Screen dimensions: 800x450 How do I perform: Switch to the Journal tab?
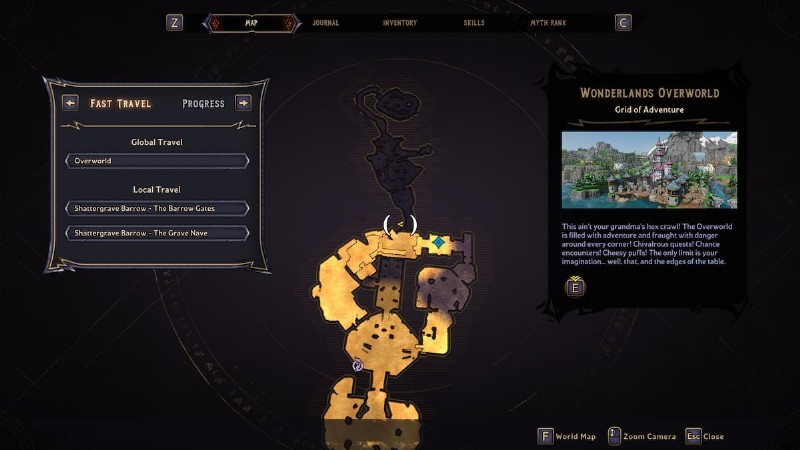325,22
